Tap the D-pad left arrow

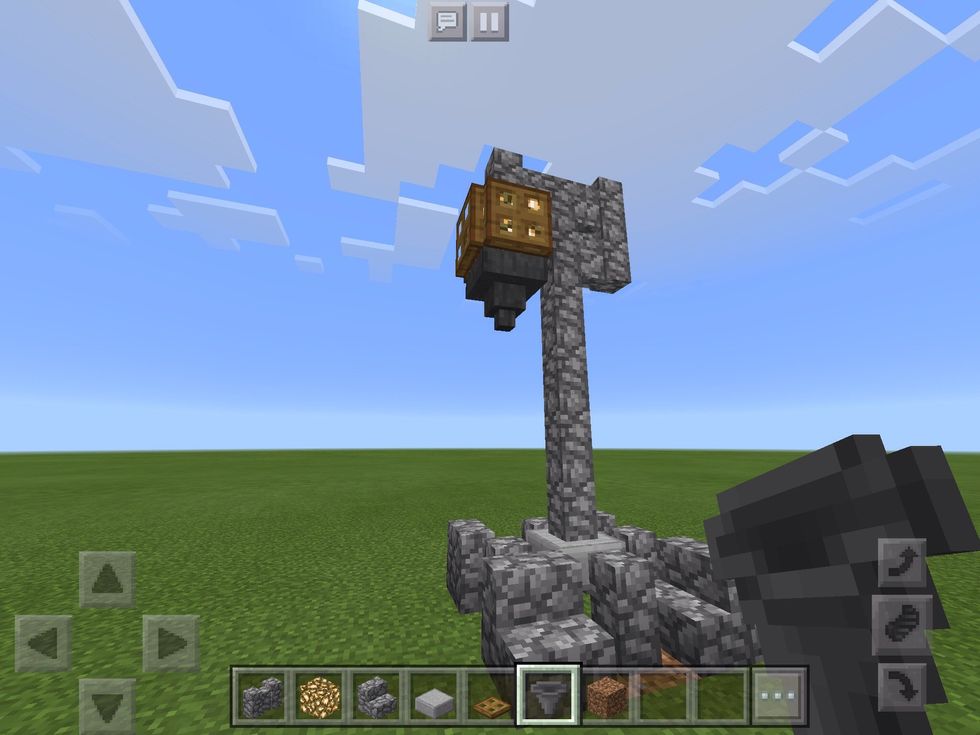pyautogui.click(x=43, y=643)
